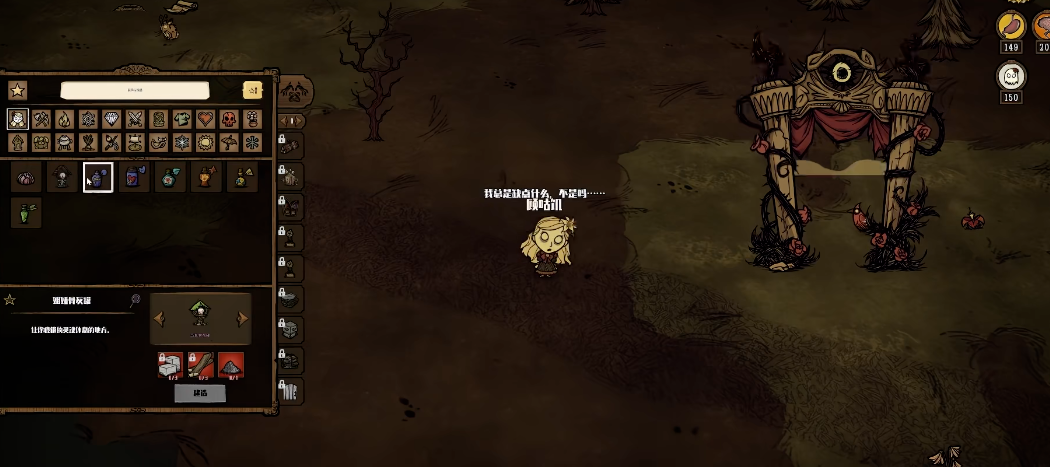
Task: Open the favorites star filter
Action: click(17, 90)
